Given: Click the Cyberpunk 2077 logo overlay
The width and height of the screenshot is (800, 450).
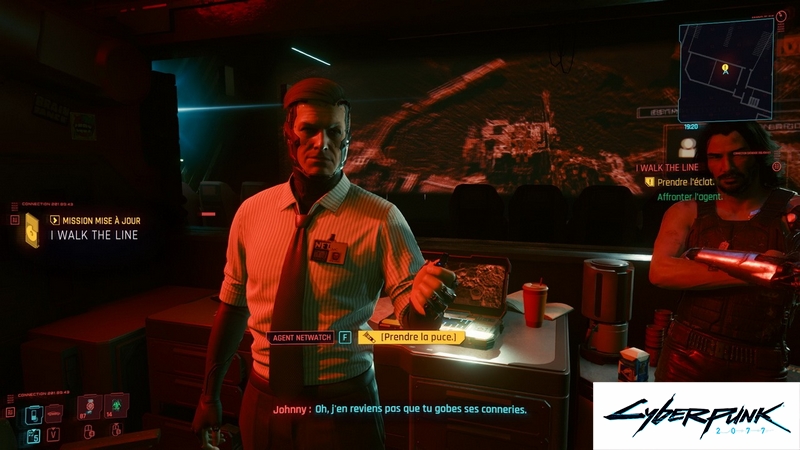Looking at the screenshot, I should click(695, 415).
